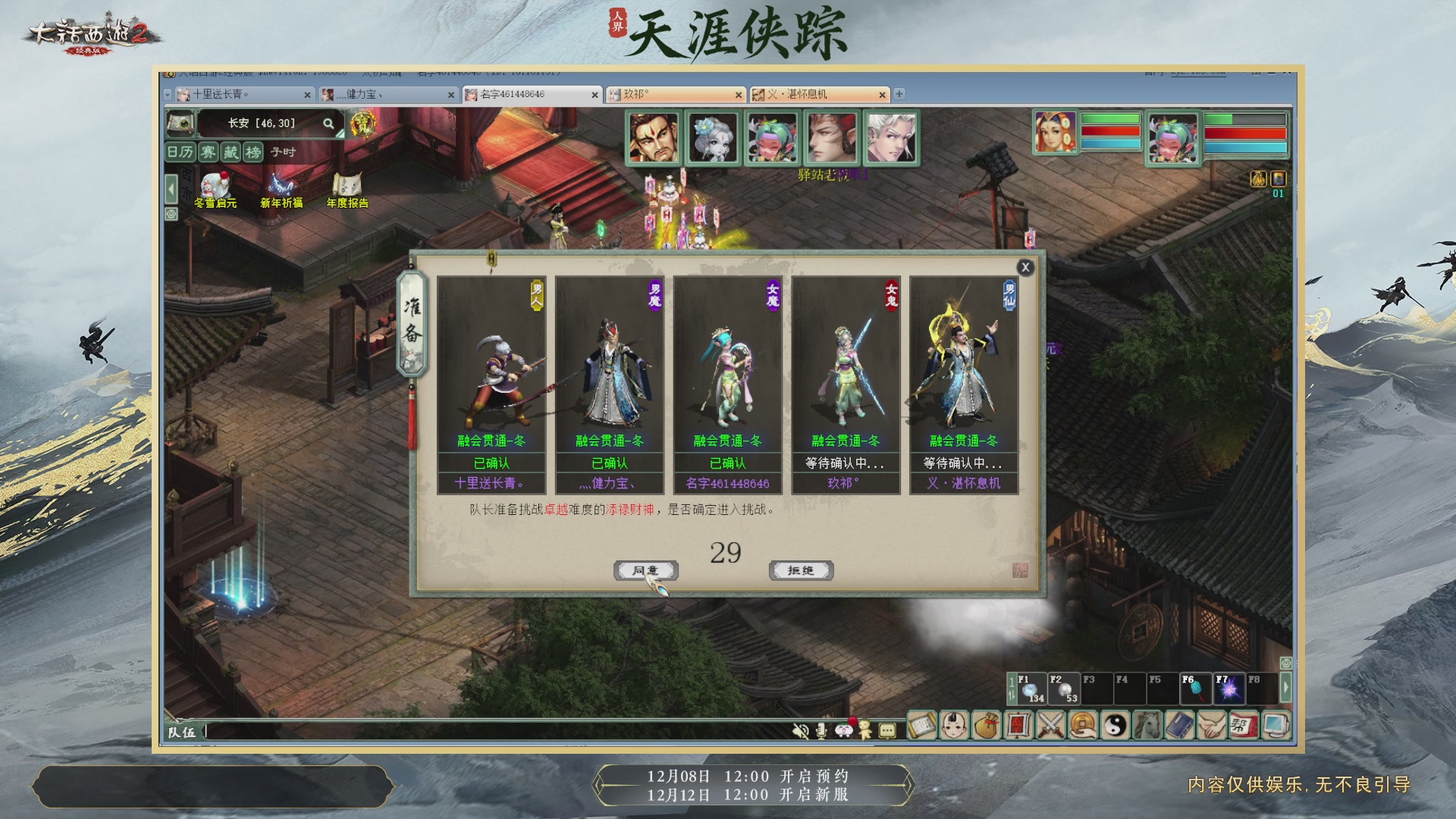
Task: Mute the speaker icon near chat bar
Action: pyautogui.click(x=801, y=732)
